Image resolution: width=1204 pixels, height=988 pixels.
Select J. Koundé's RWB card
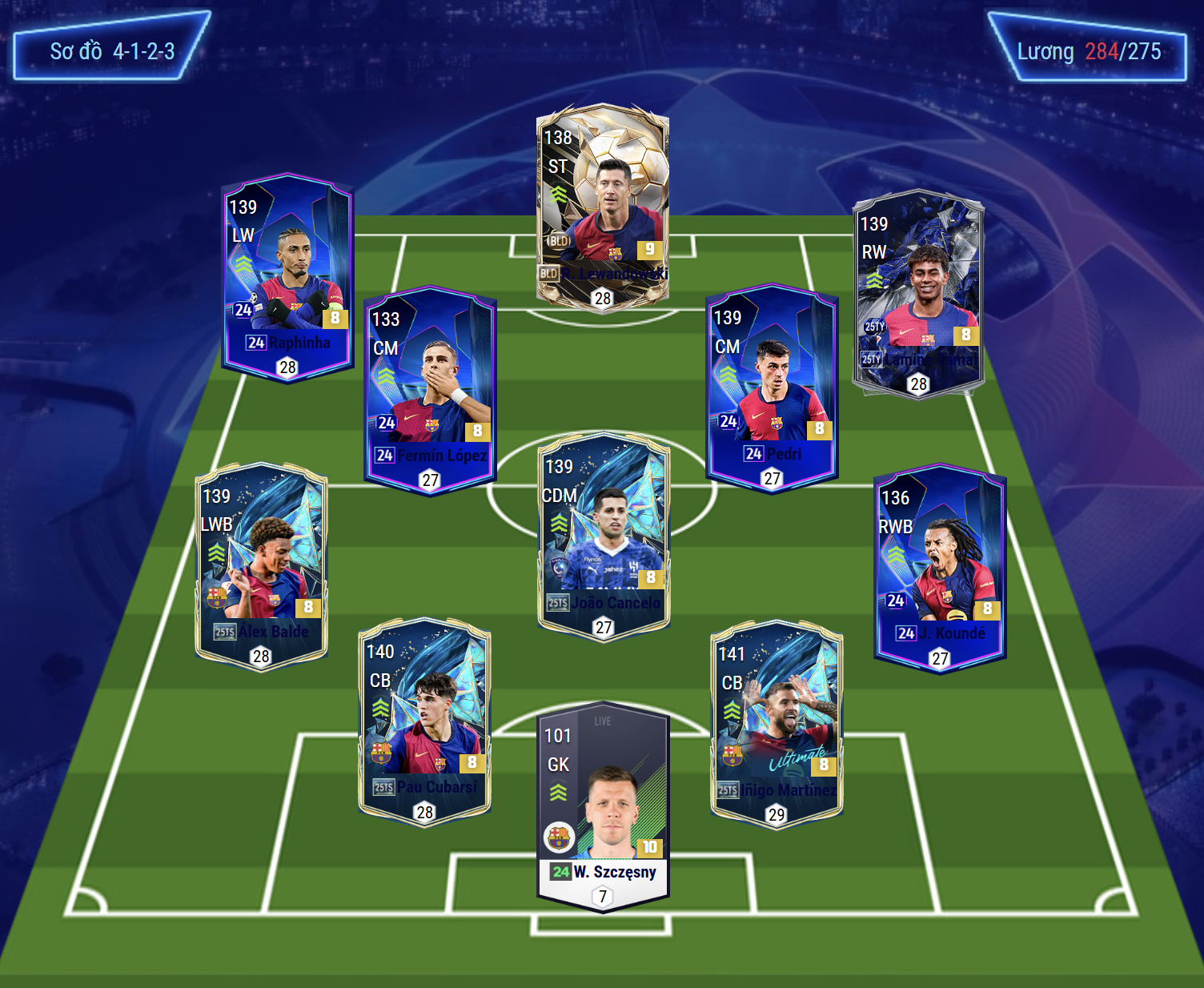tap(940, 568)
